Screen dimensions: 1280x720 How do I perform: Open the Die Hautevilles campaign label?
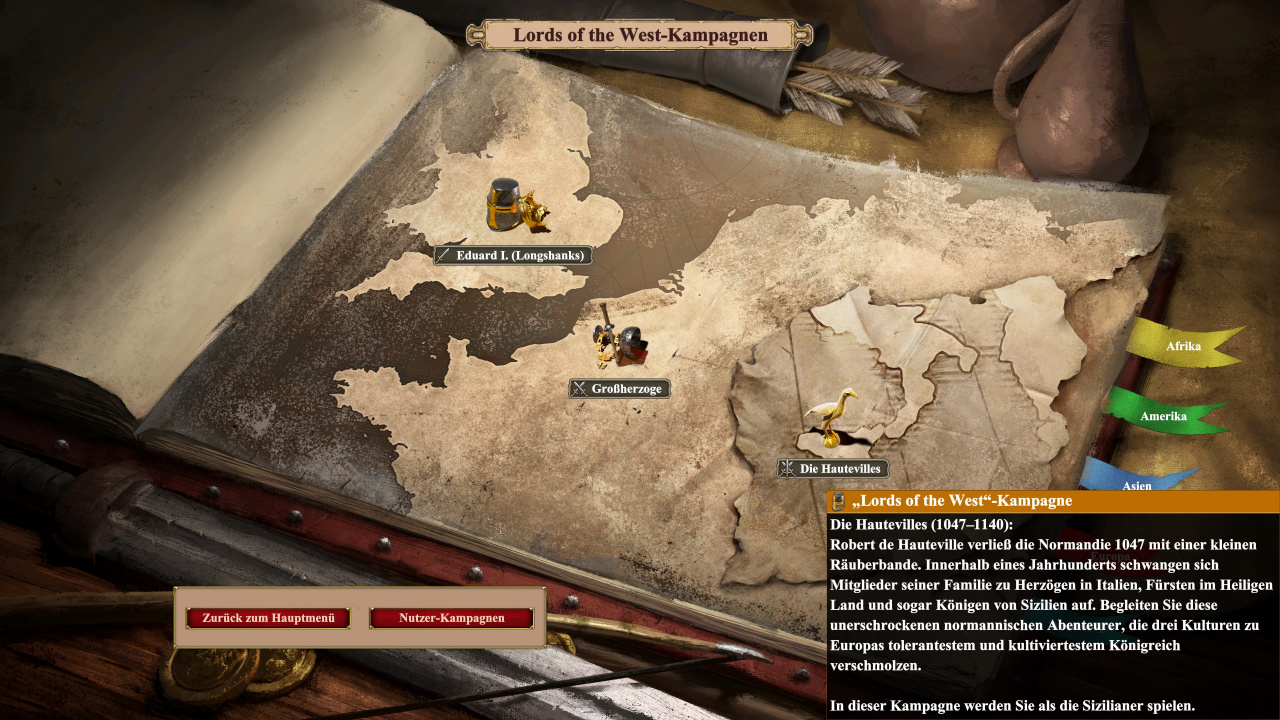click(x=833, y=468)
